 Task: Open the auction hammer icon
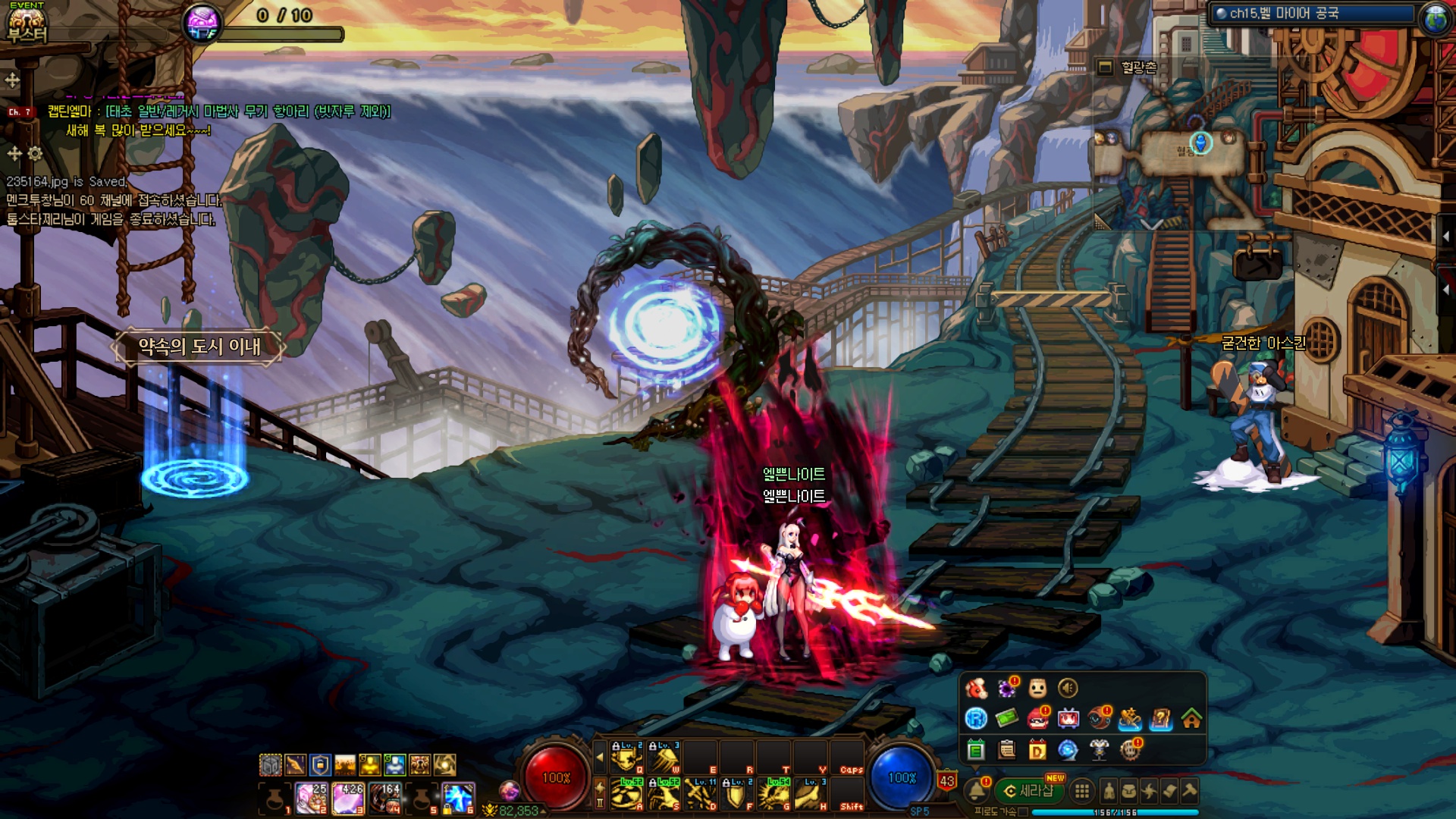(x=1190, y=791)
